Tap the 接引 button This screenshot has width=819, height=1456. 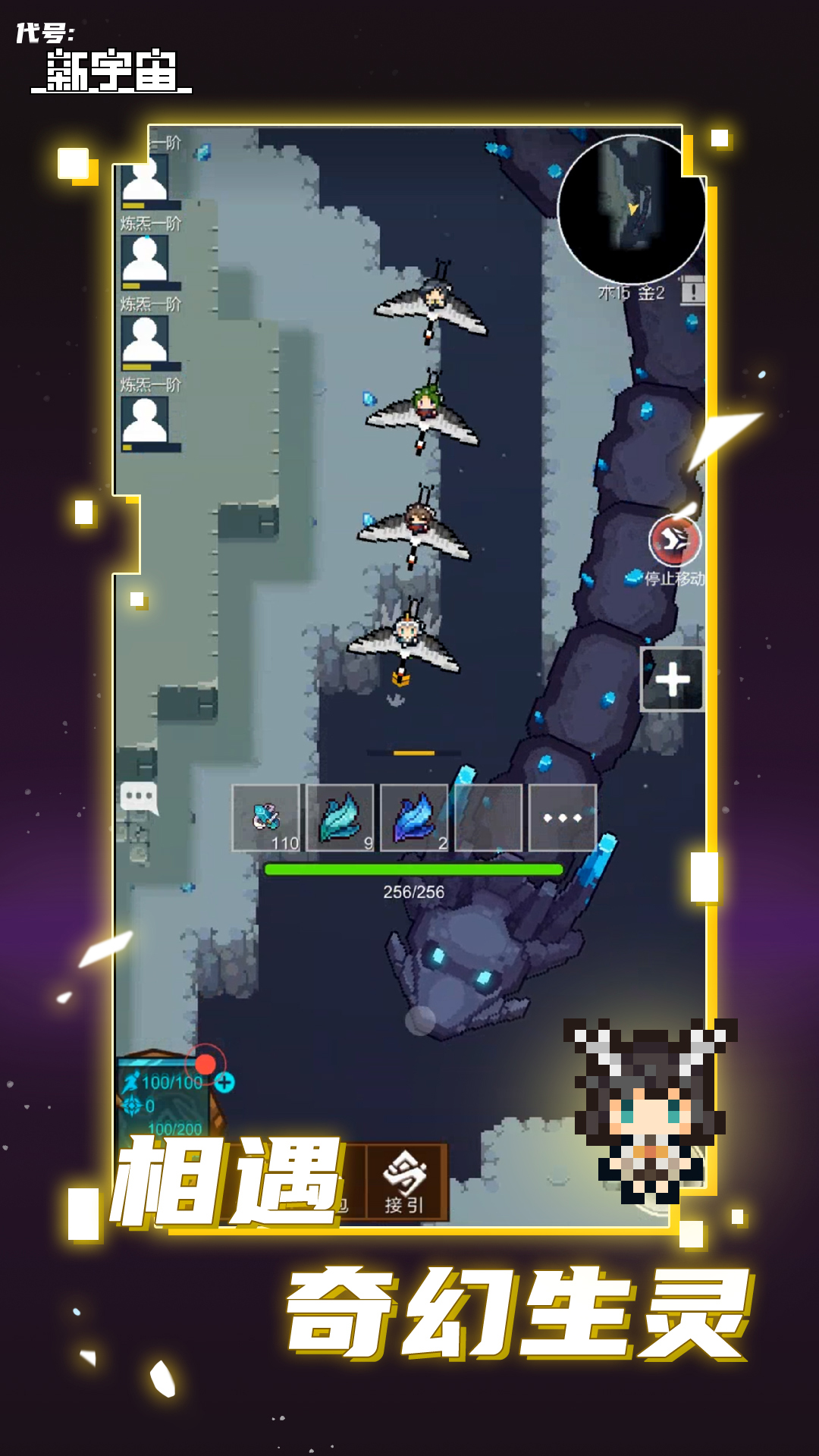tap(406, 1182)
